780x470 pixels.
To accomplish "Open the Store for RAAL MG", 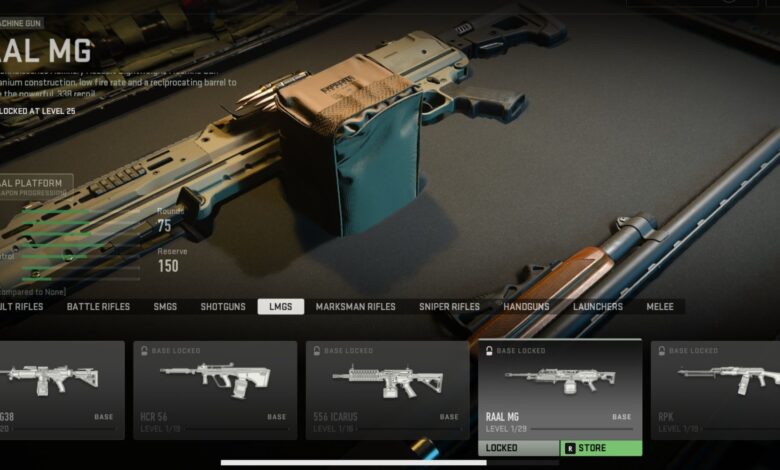I will [x=601, y=448].
